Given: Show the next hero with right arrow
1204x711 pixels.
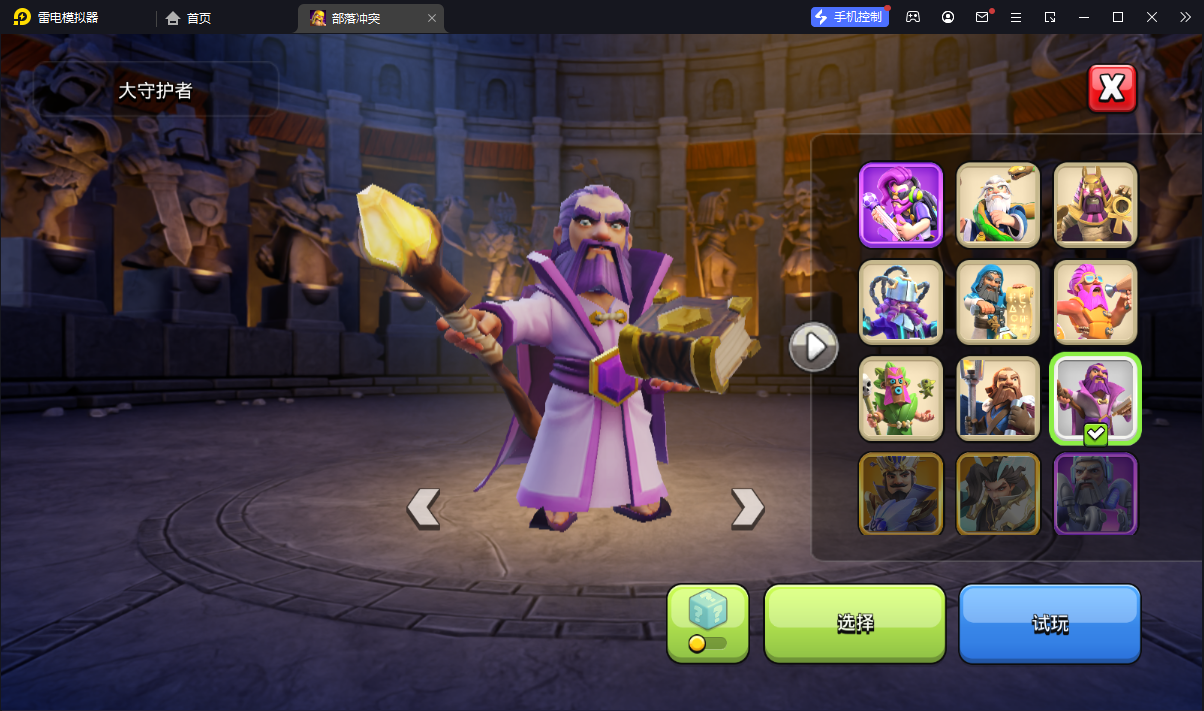Looking at the screenshot, I should coord(747,508).
